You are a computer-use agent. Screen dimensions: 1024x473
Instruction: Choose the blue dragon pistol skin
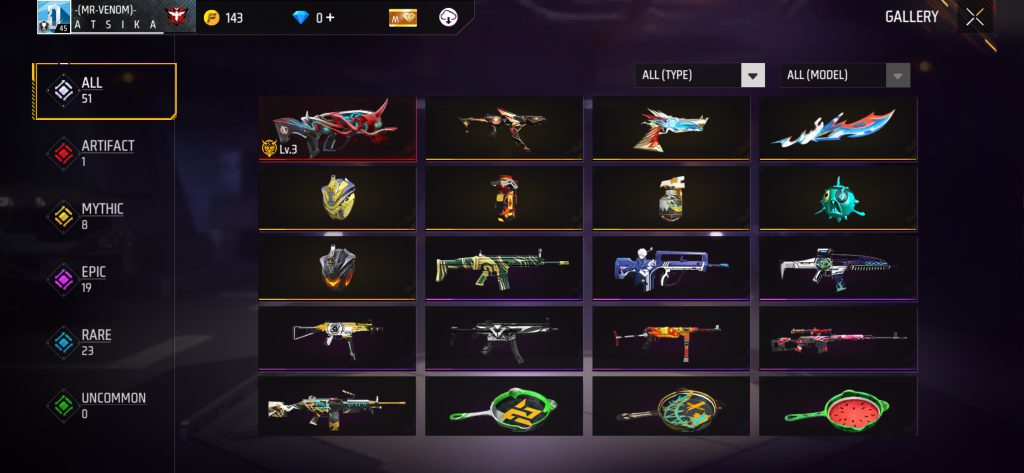tap(671, 128)
